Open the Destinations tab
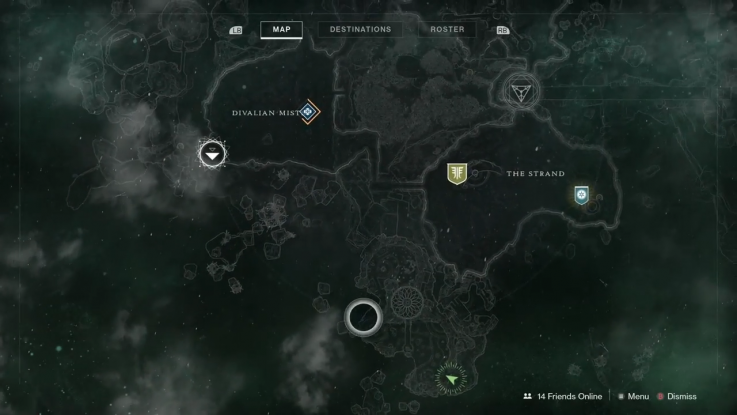The image size is (737, 415). [361, 29]
